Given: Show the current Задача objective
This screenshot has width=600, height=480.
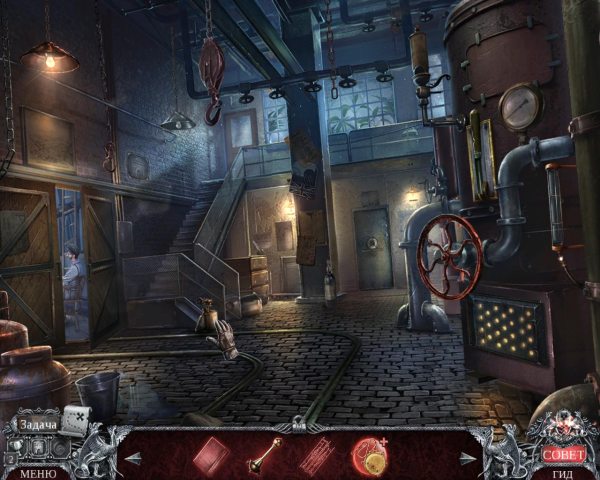Looking at the screenshot, I should coord(38,424).
